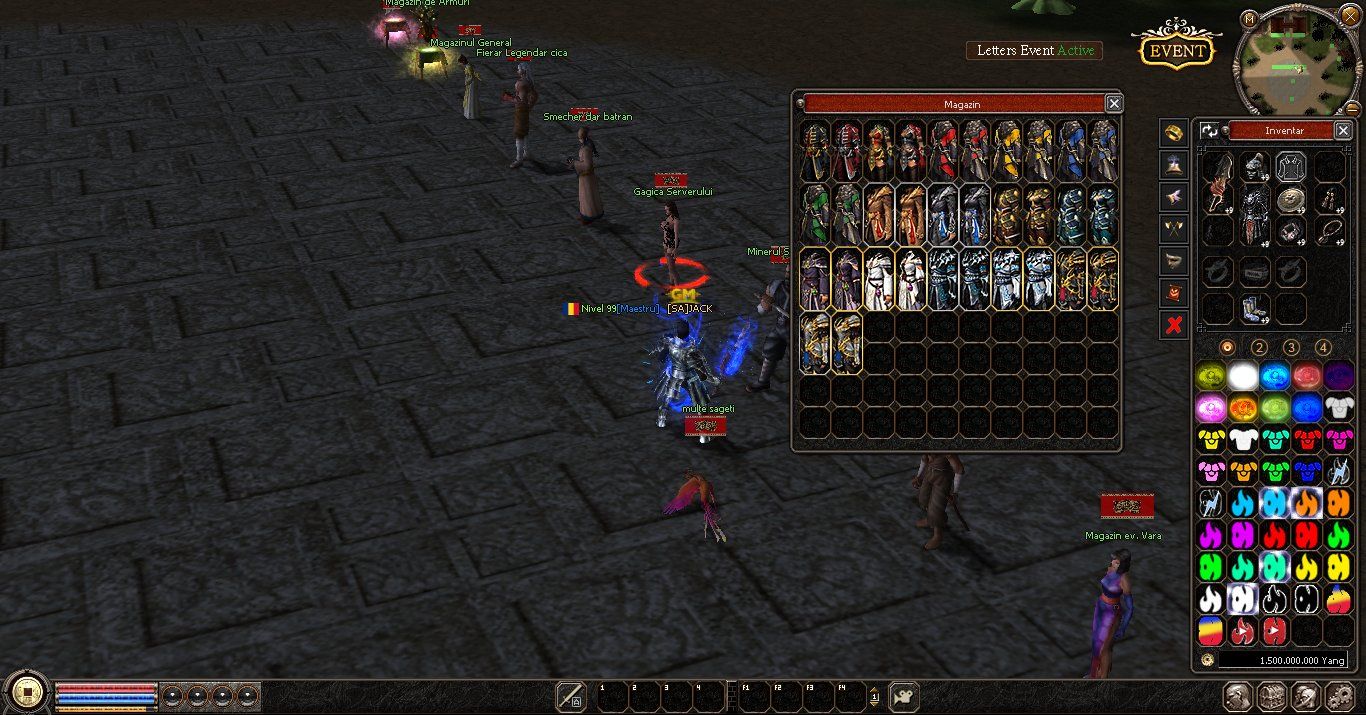Switch to inventory page 4

click(x=1323, y=348)
